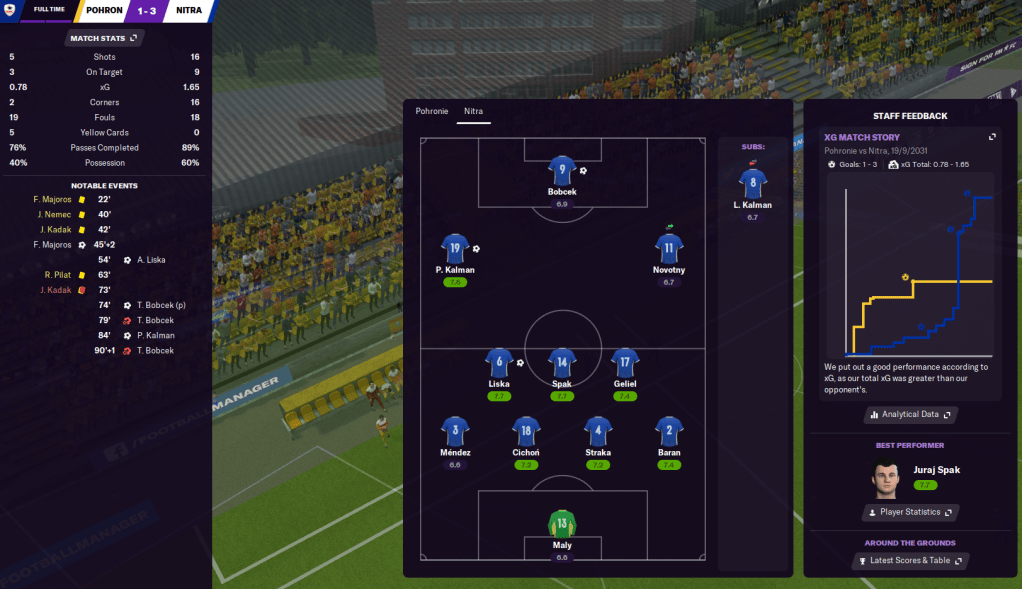Select Cichoň number 18
Viewport: 1022px width, 589px height.
point(526,431)
